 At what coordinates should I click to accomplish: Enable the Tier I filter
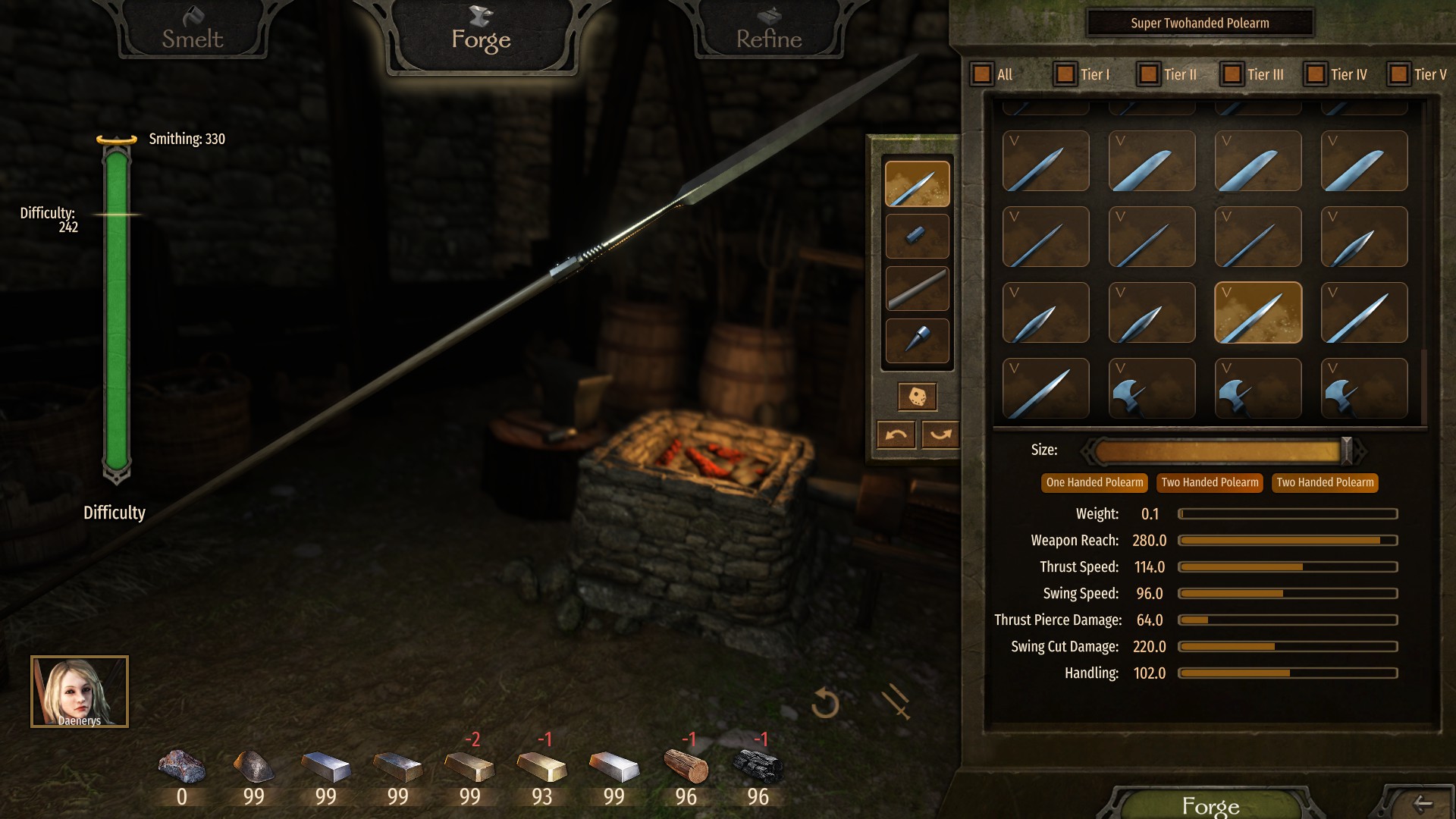(x=1065, y=74)
